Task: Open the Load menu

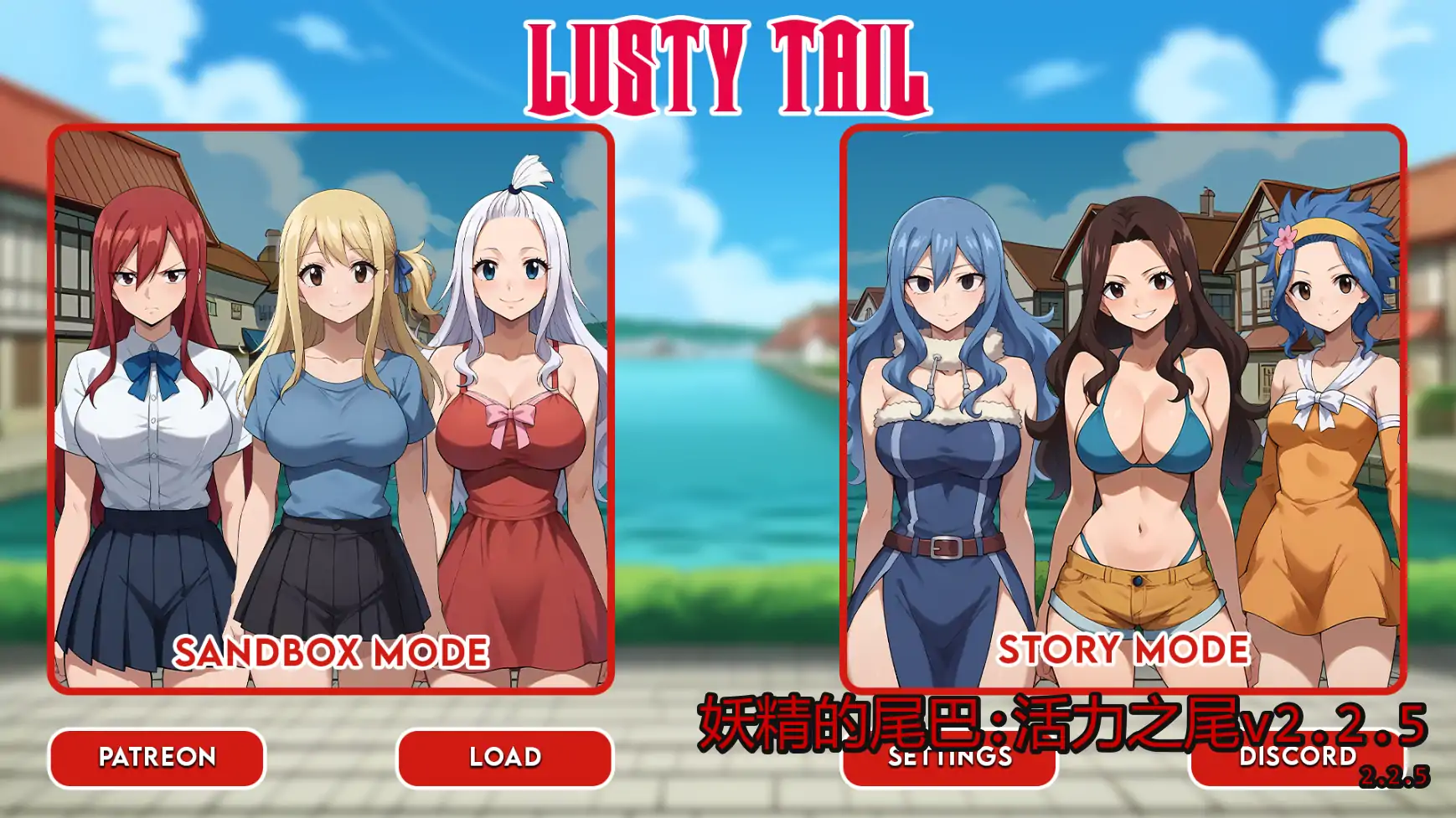Action: pyautogui.click(x=503, y=759)
